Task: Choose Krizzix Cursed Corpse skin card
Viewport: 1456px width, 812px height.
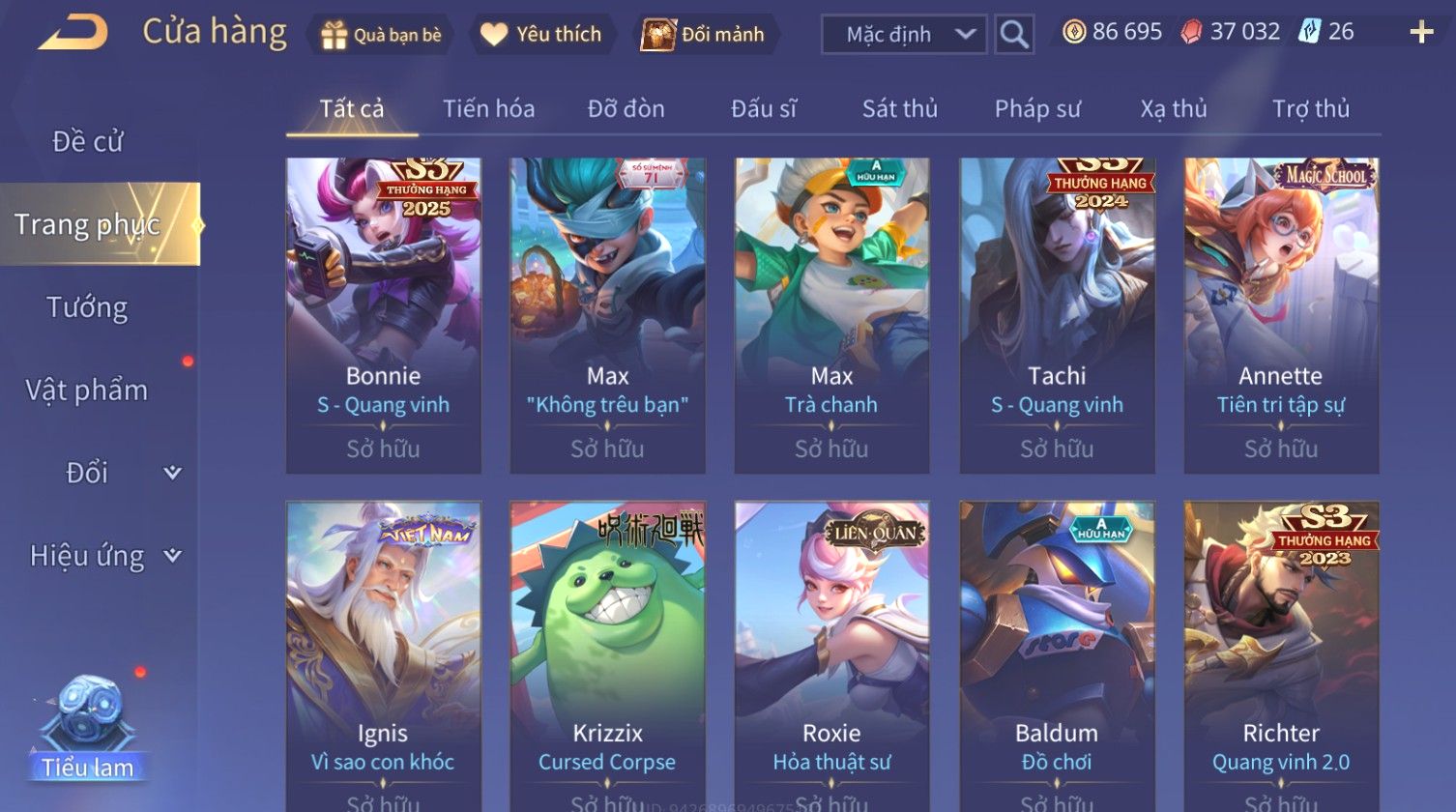Action: coord(607,655)
